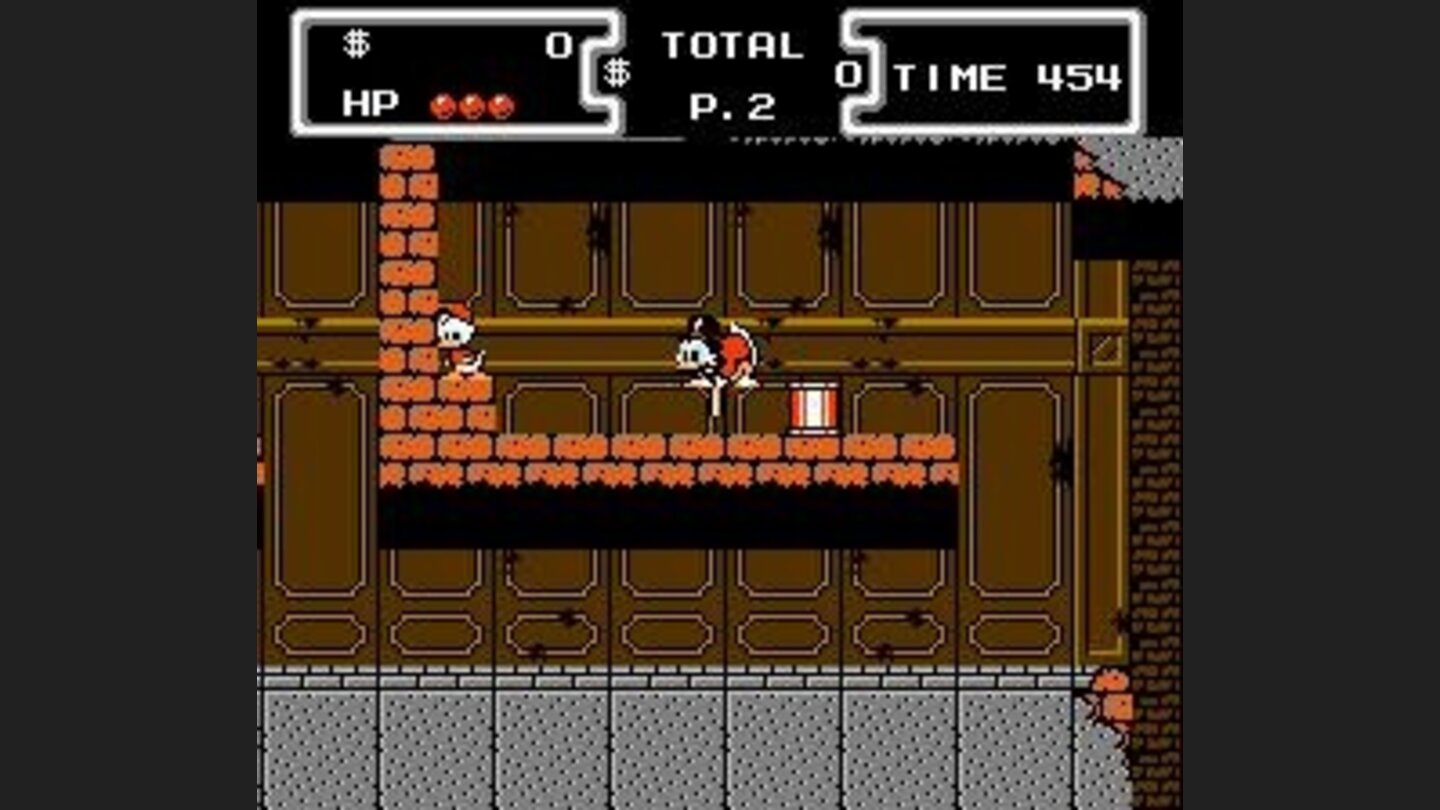The height and width of the screenshot is (810, 1440).
Task: Select the red and white drum item
Action: point(815,408)
